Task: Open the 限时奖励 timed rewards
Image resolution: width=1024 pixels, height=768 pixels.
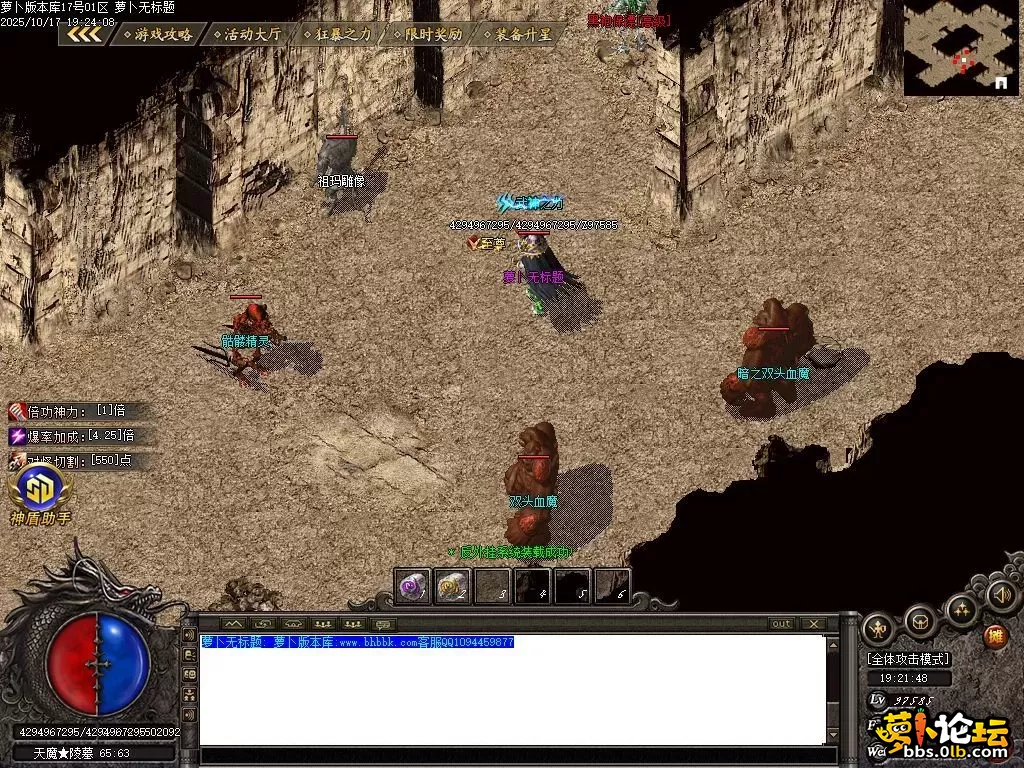Action: point(427,34)
